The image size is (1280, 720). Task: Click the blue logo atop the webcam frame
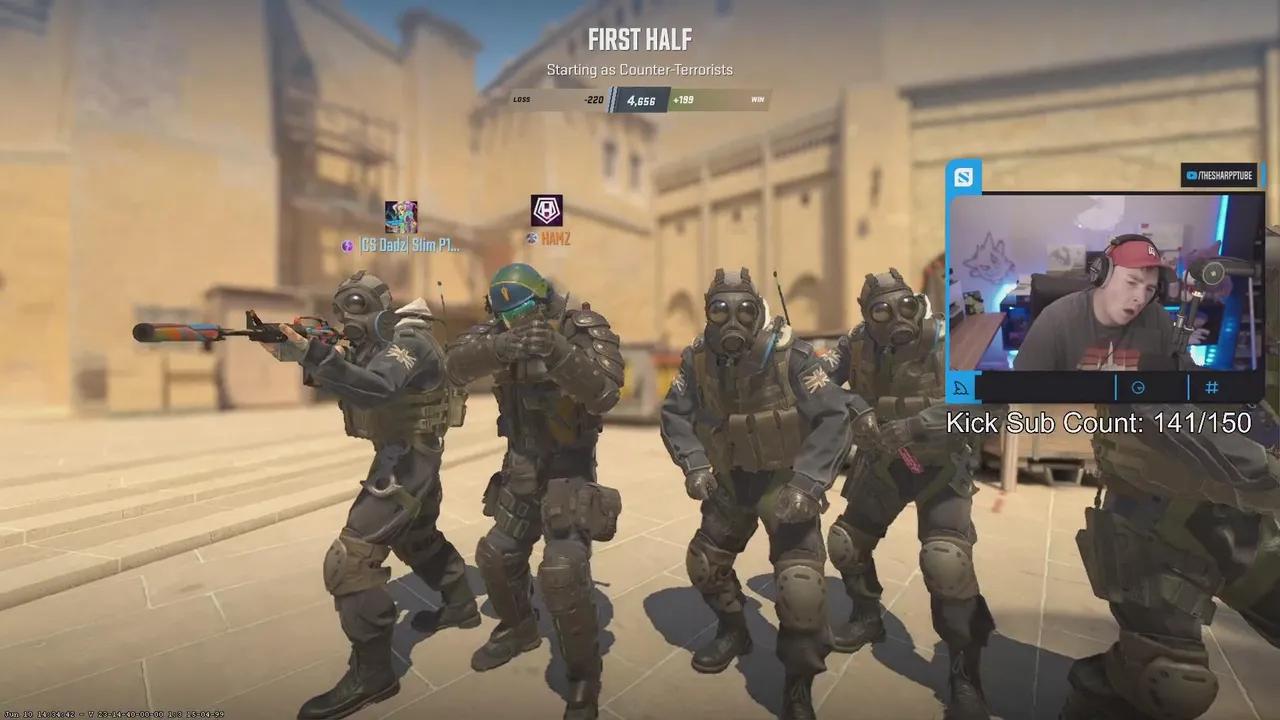pyautogui.click(x=962, y=175)
